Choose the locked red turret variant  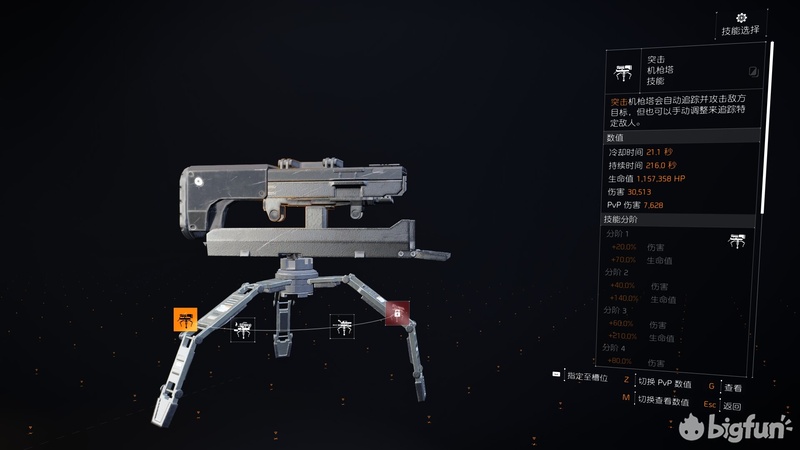pyautogui.click(x=397, y=315)
